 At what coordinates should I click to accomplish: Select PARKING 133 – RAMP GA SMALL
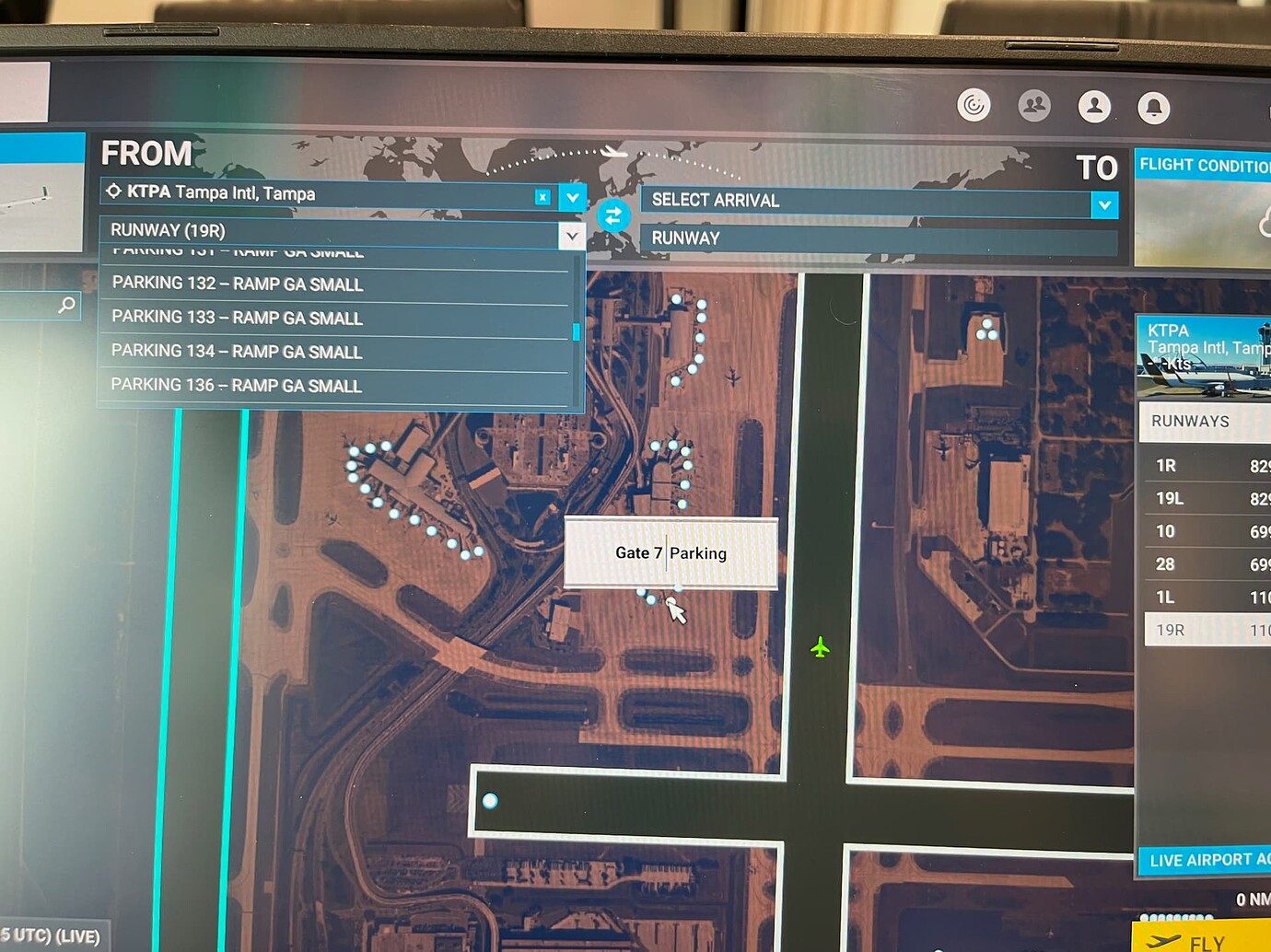[236, 318]
